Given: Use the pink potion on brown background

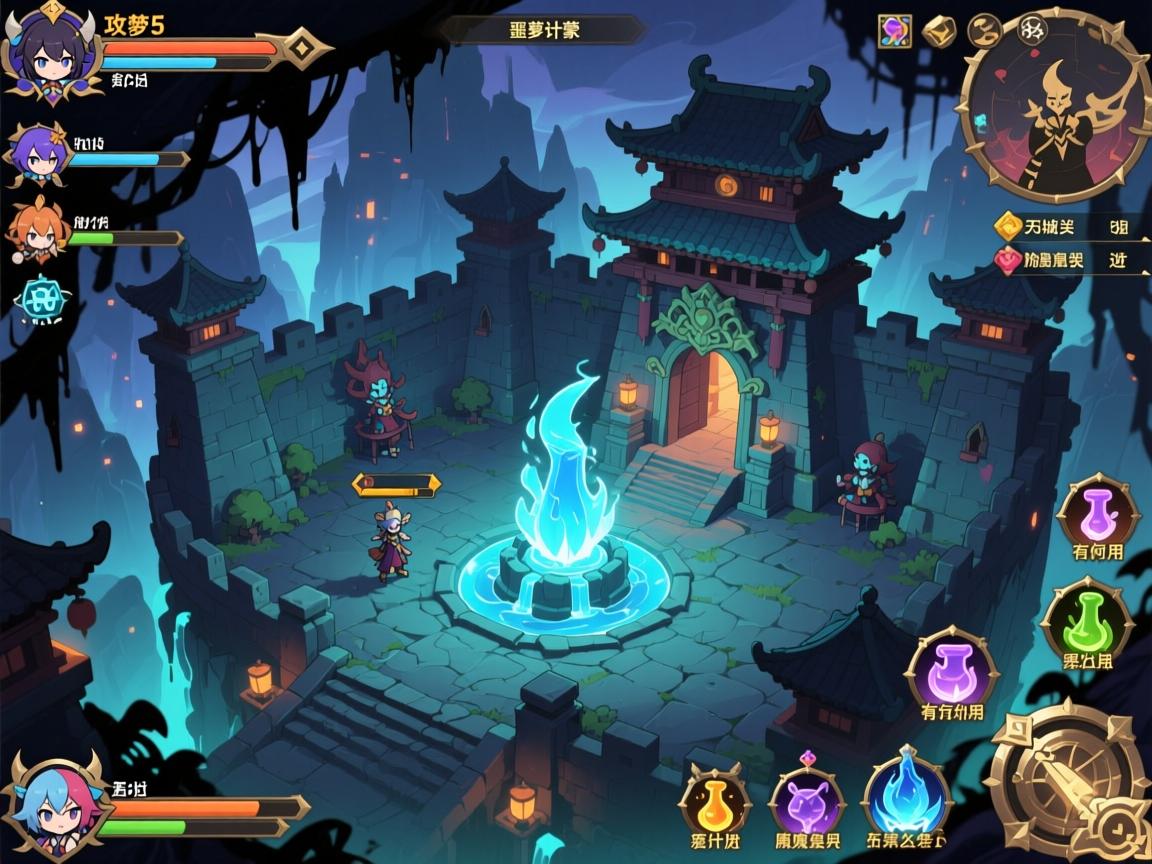Looking at the screenshot, I should coord(1097,514).
